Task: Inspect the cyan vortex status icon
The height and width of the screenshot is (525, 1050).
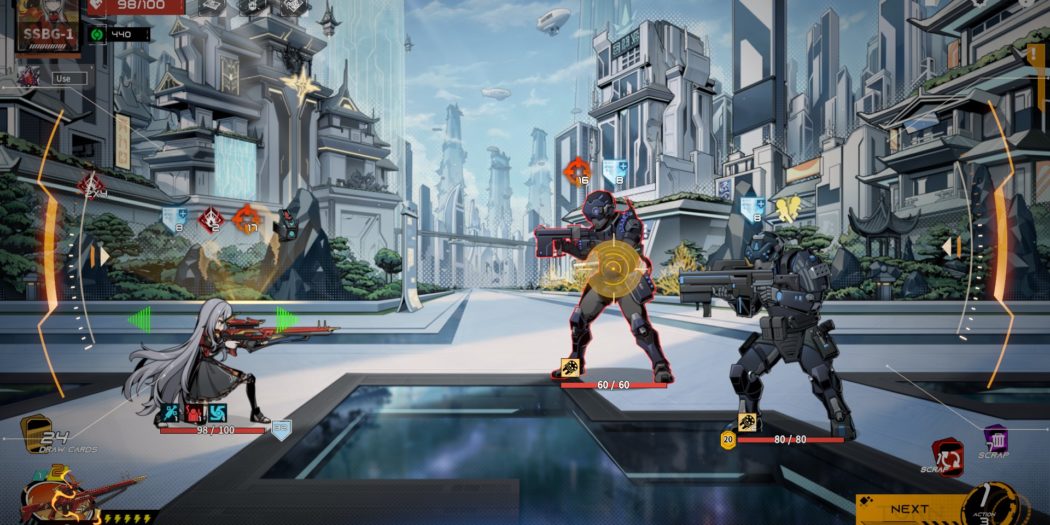Action: (218, 413)
